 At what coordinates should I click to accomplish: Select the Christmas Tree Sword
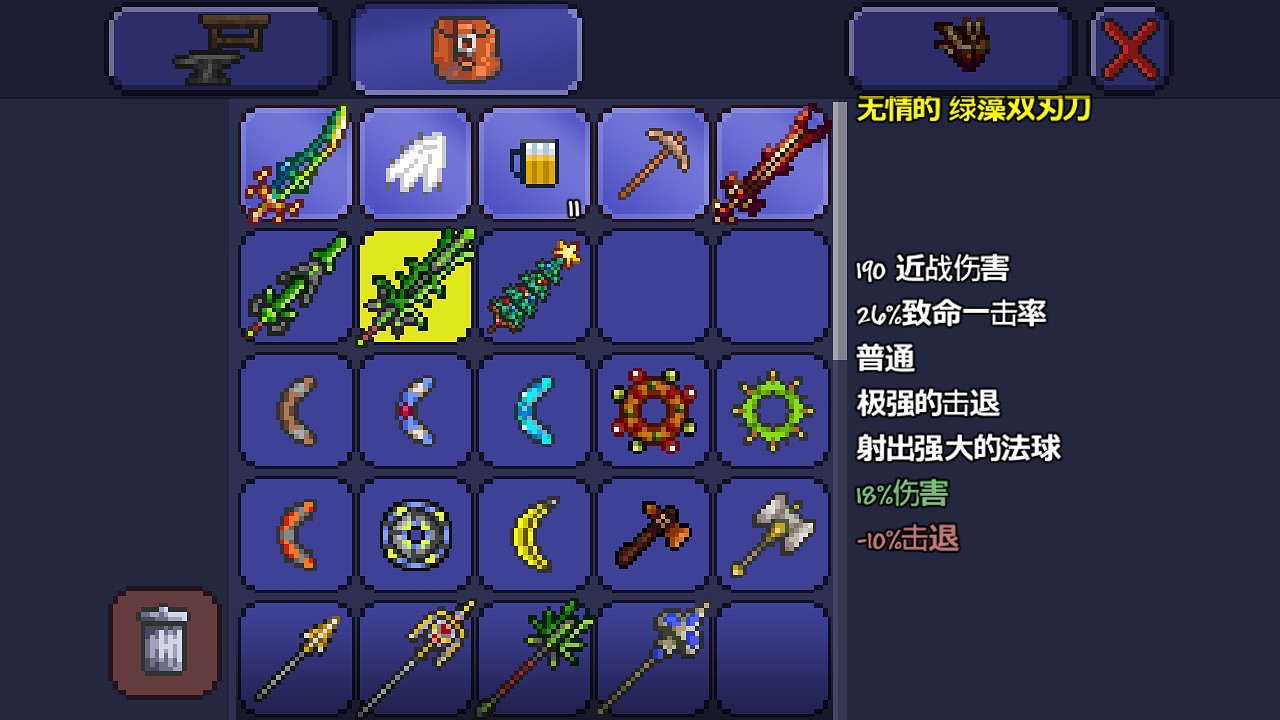533,287
